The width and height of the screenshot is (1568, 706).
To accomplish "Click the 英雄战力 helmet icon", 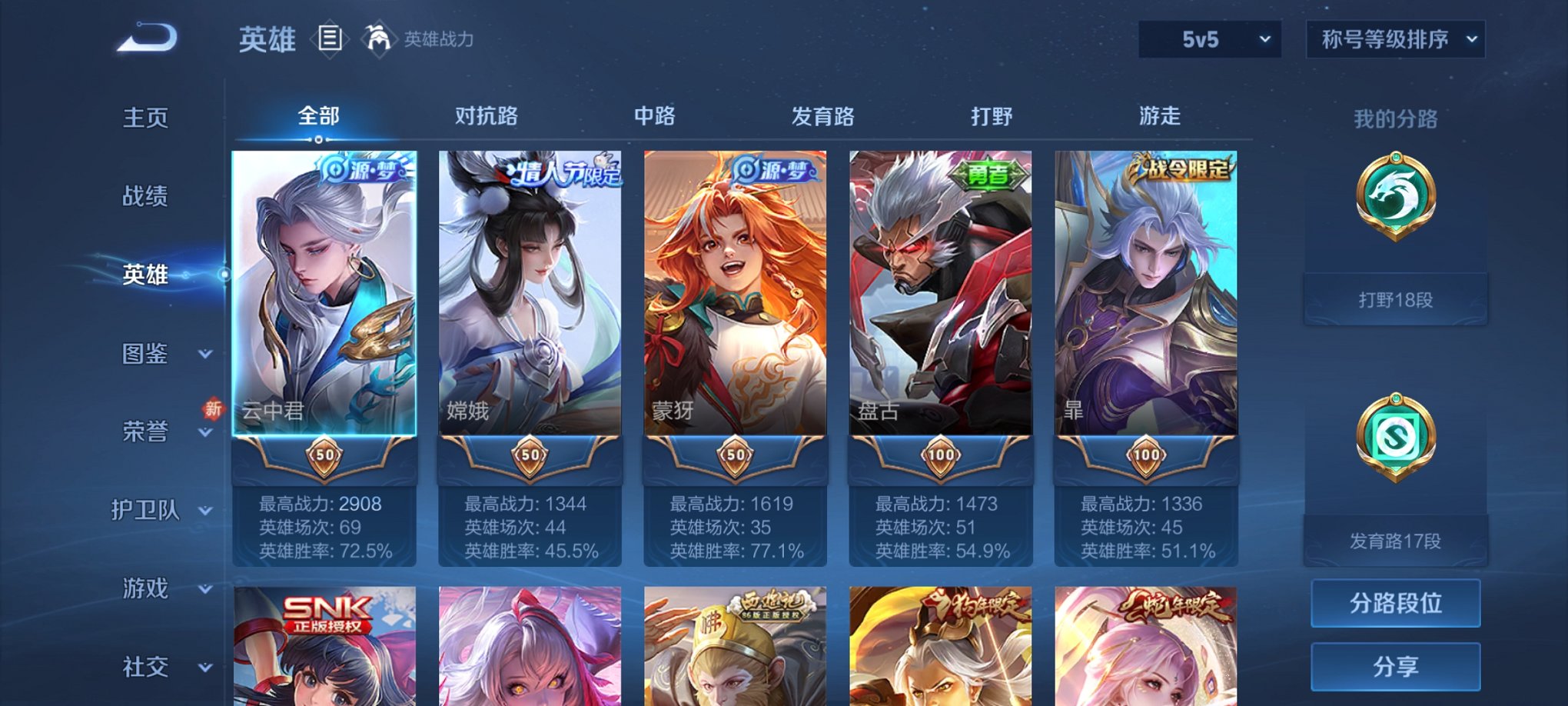I will [x=378, y=39].
